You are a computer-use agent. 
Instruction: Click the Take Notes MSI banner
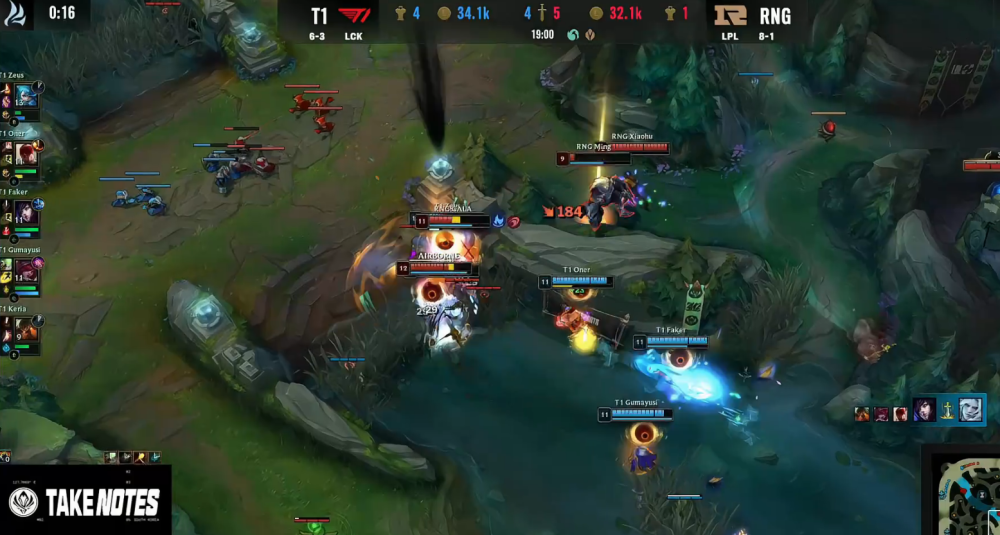coord(86,502)
